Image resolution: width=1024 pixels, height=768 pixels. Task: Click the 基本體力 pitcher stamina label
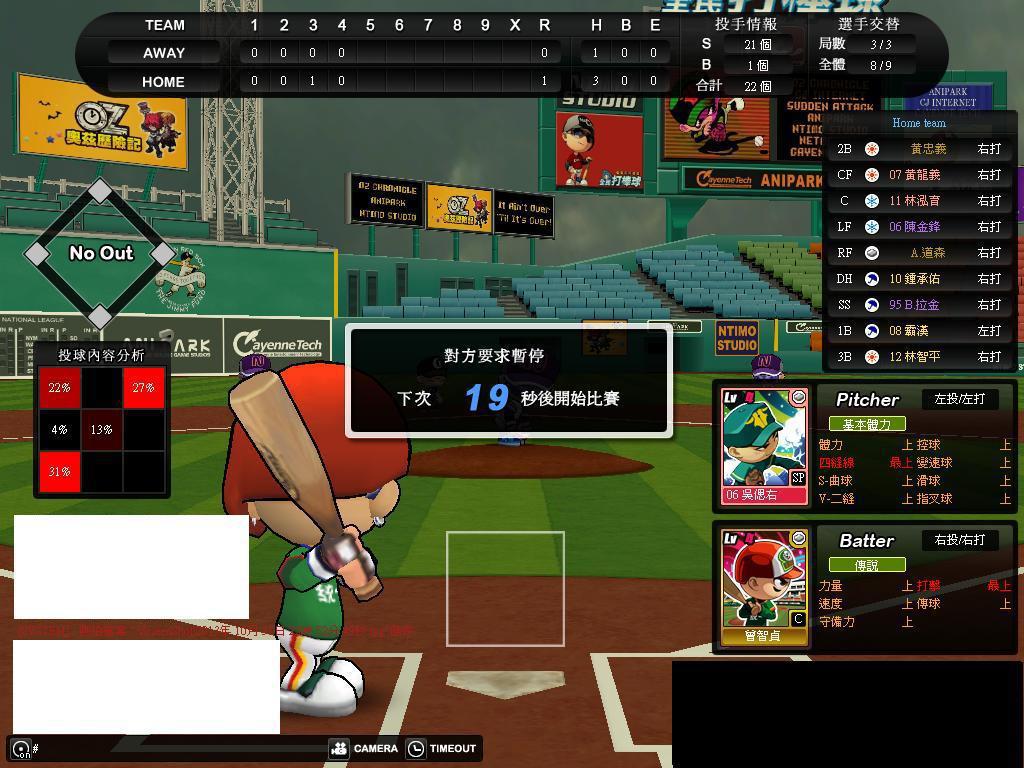tap(866, 424)
